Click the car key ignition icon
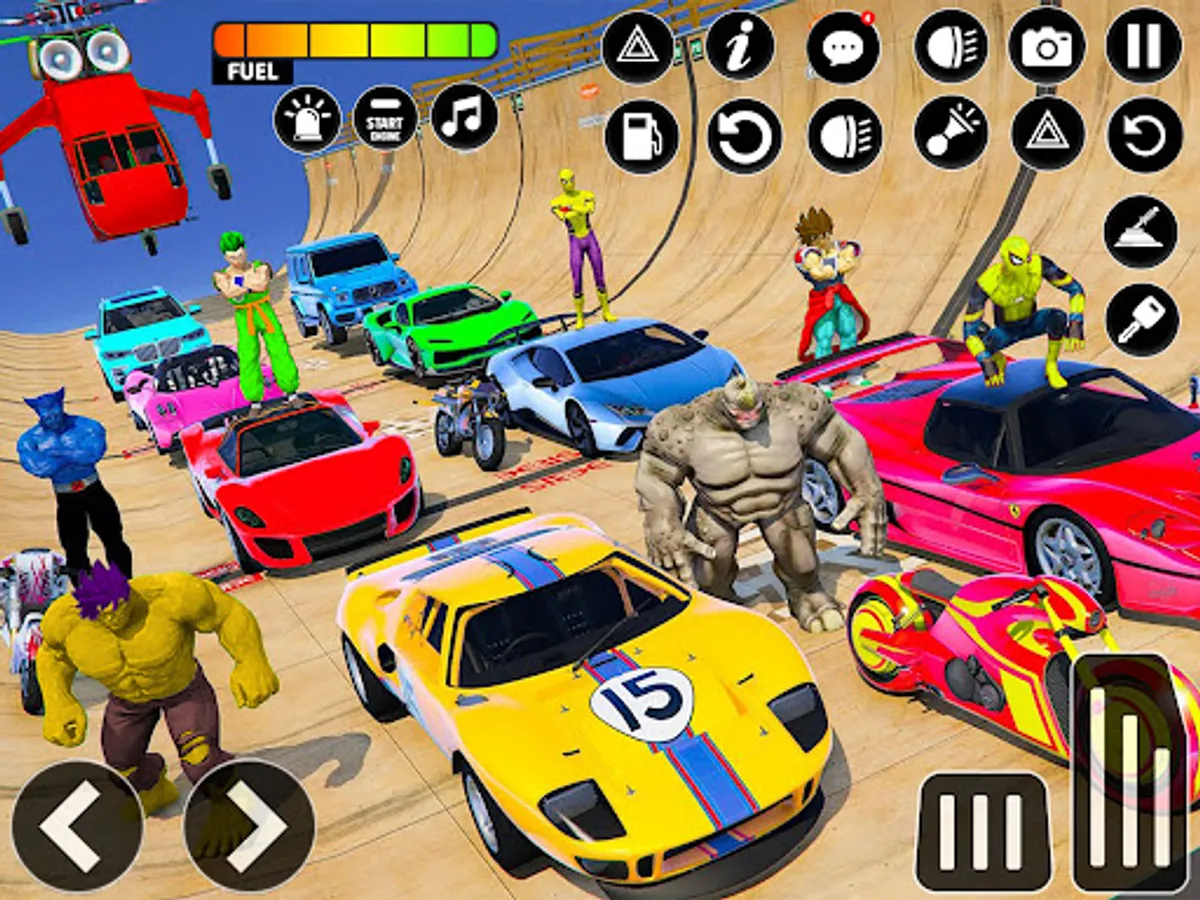 click(1141, 320)
